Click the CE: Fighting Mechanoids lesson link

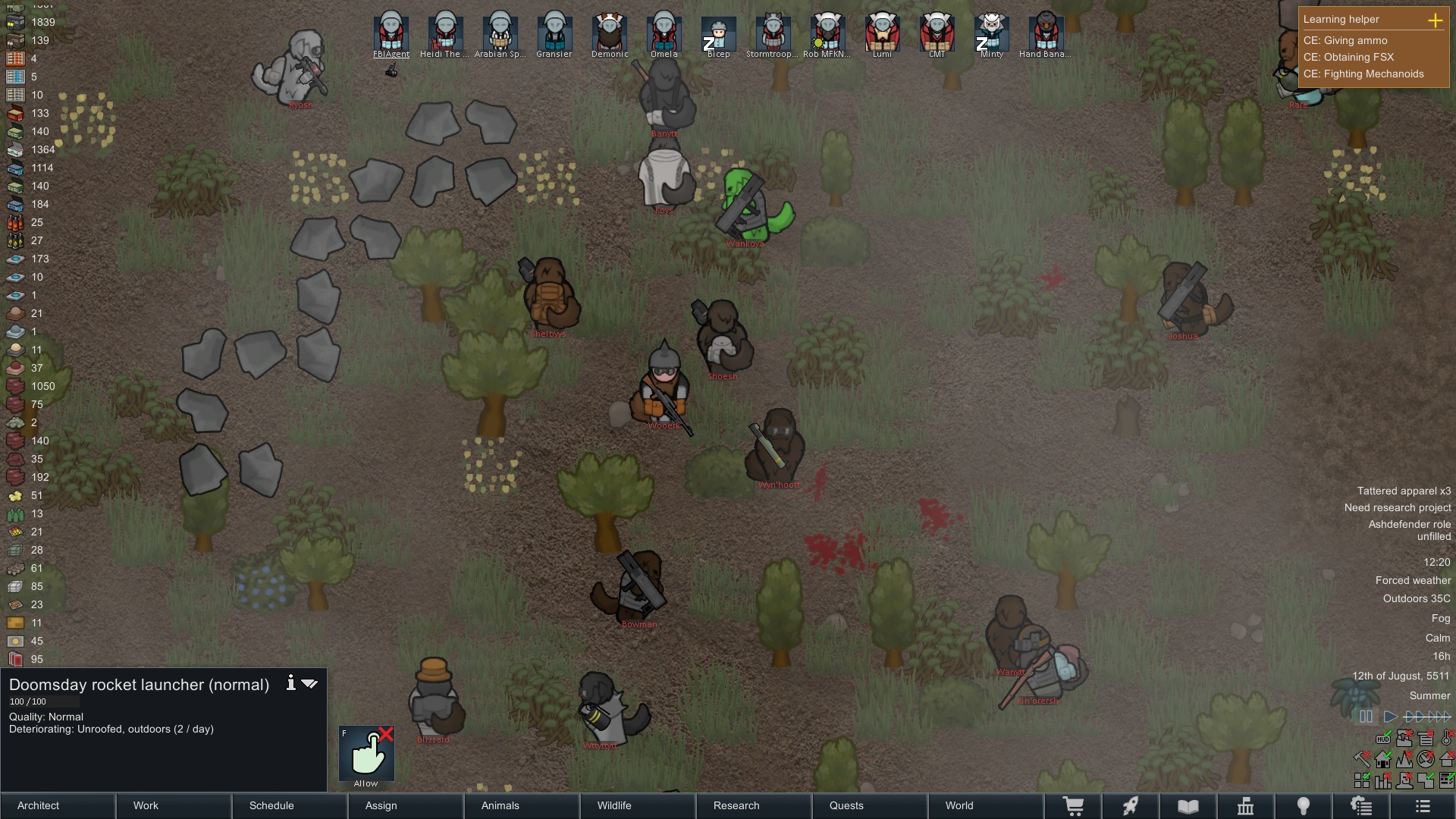(1363, 74)
